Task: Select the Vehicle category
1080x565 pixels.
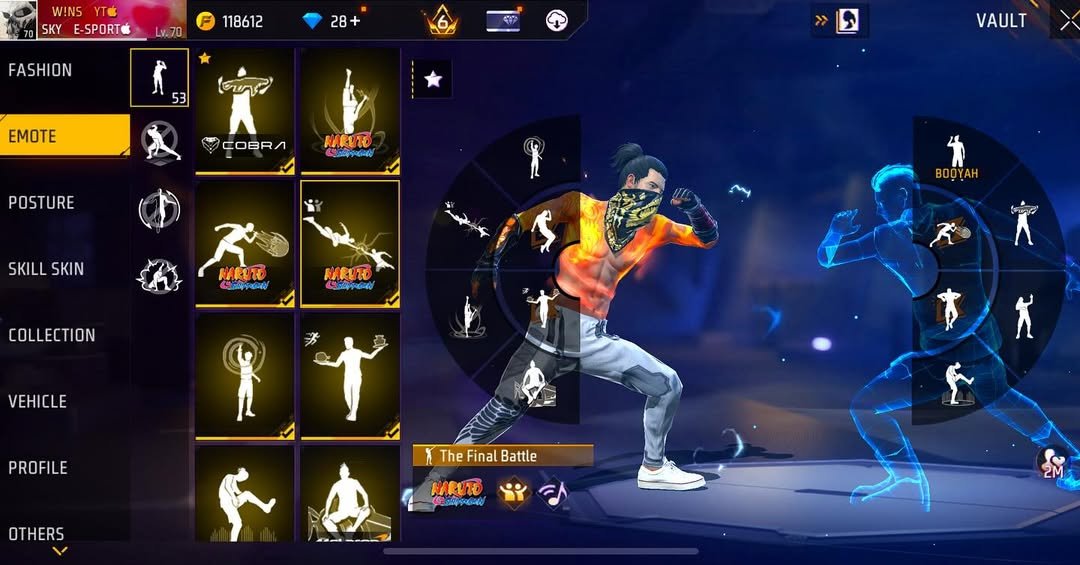Action: (38, 402)
